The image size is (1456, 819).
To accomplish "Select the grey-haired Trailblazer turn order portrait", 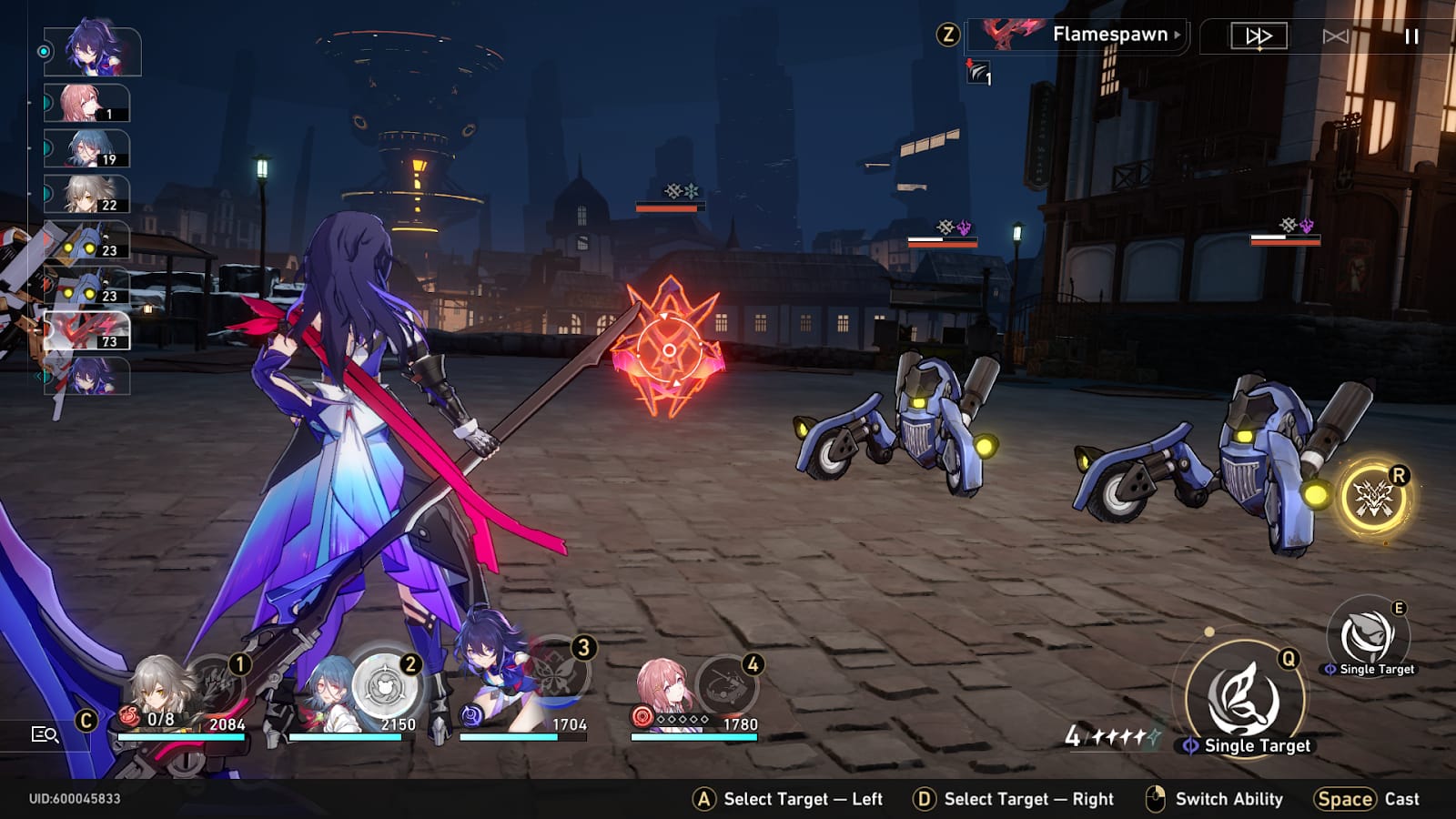I will pos(87,195).
